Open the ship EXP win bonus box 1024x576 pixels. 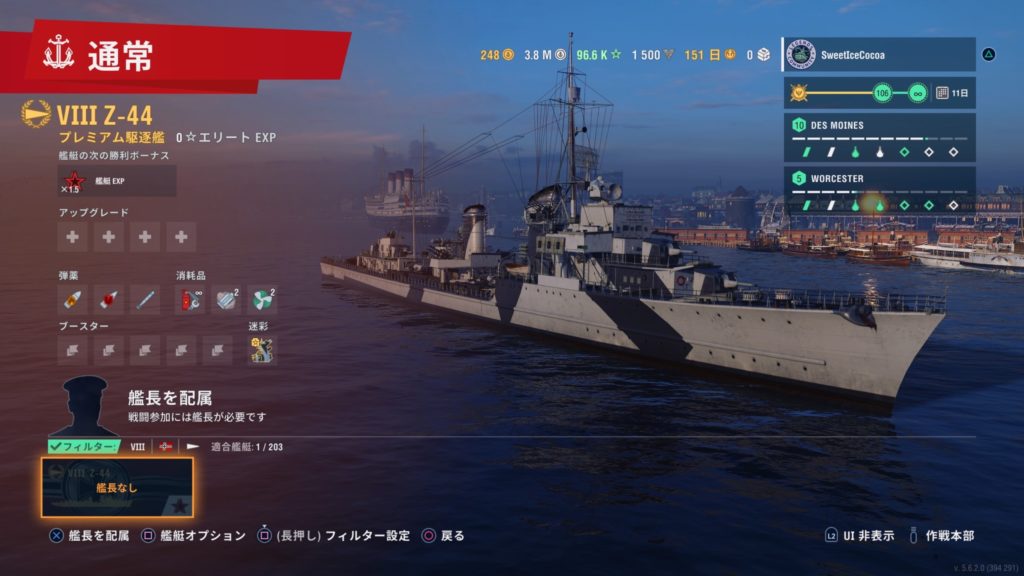pyautogui.click(x=117, y=181)
